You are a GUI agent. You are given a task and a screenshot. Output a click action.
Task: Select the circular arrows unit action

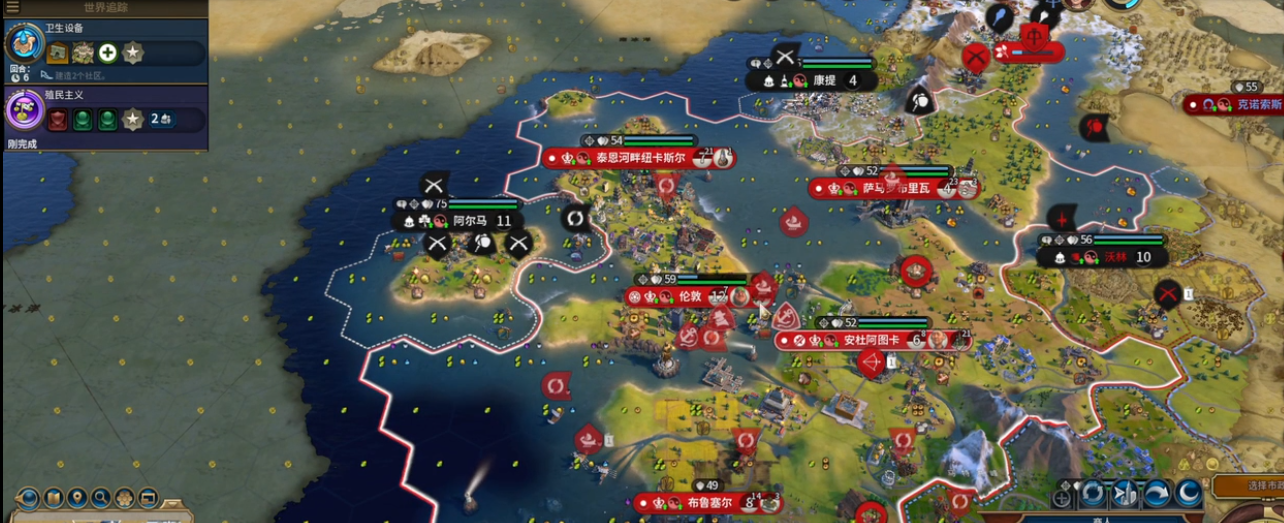pos(1093,493)
